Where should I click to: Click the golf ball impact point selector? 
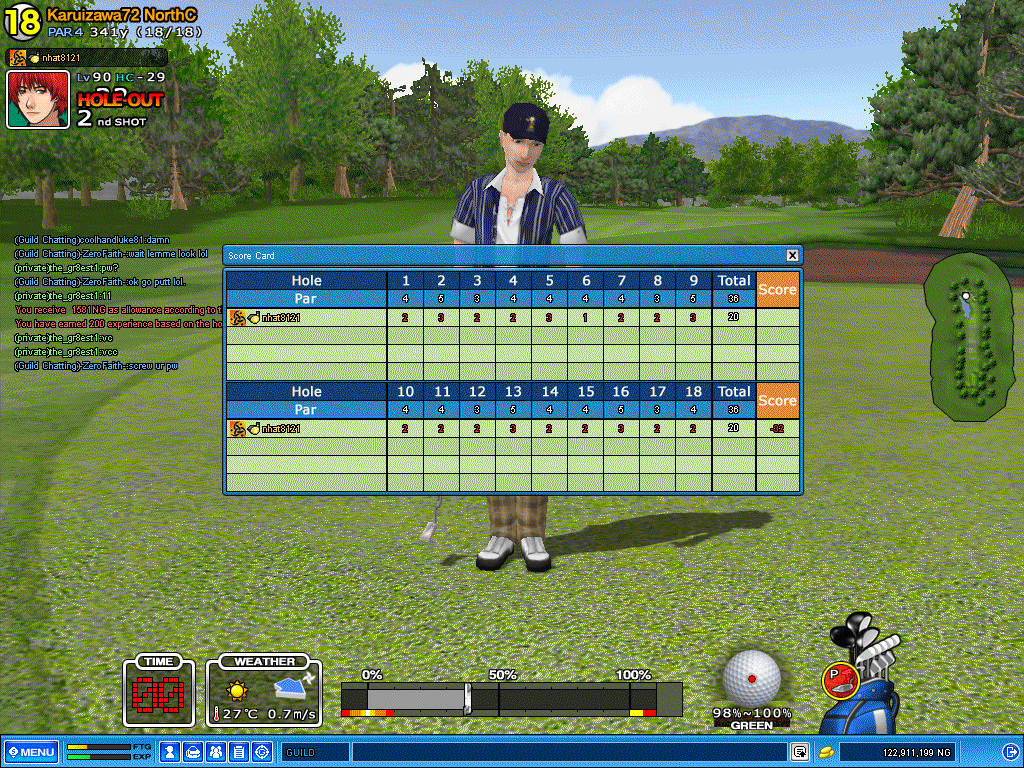click(751, 680)
